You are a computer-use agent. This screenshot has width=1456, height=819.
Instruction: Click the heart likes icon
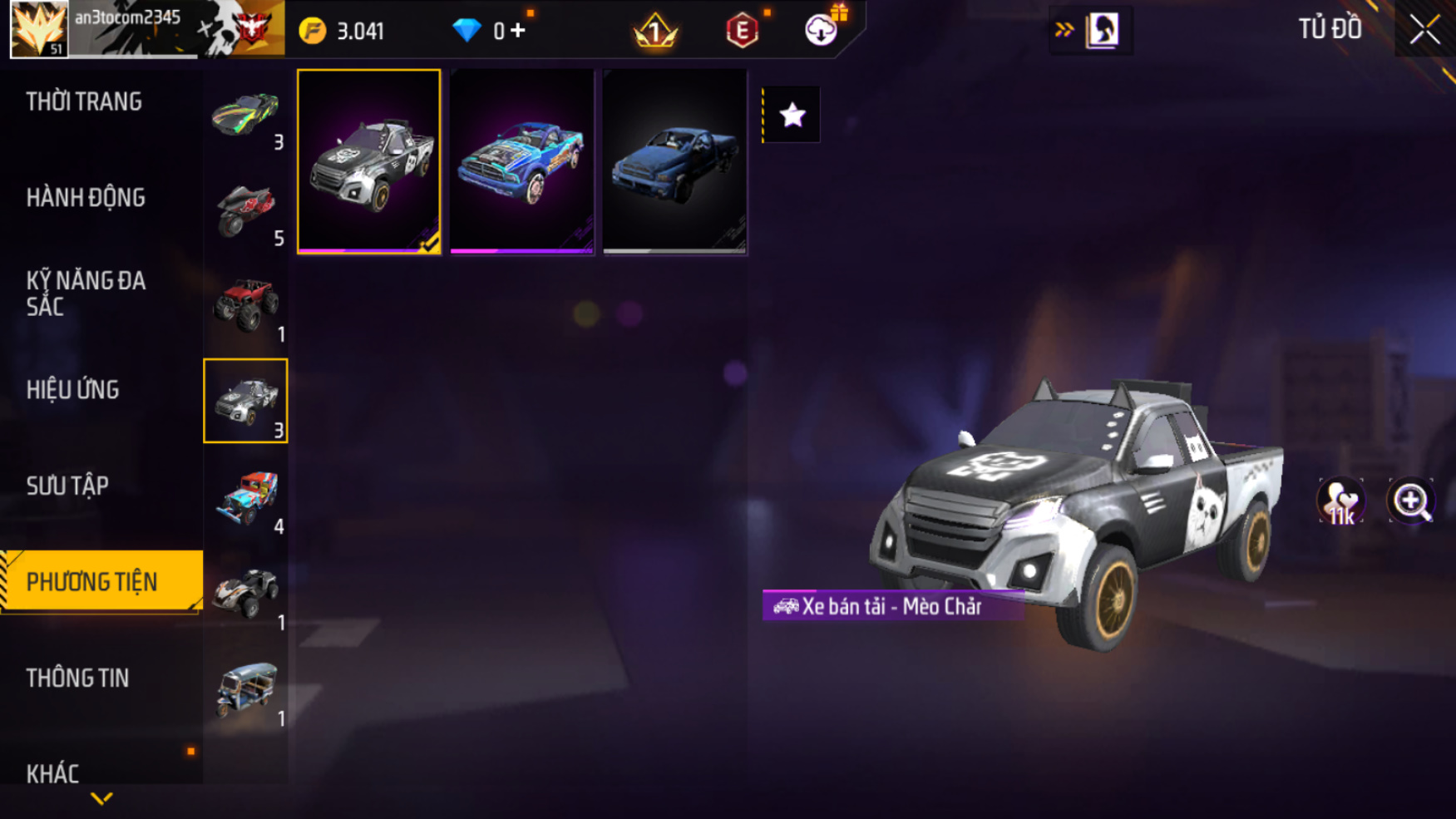click(1340, 501)
